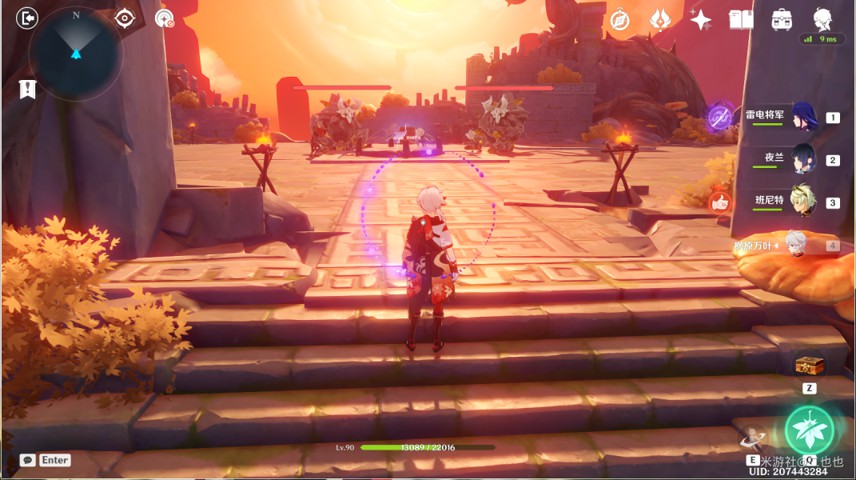Open the four-point star wish icon

click(701, 20)
